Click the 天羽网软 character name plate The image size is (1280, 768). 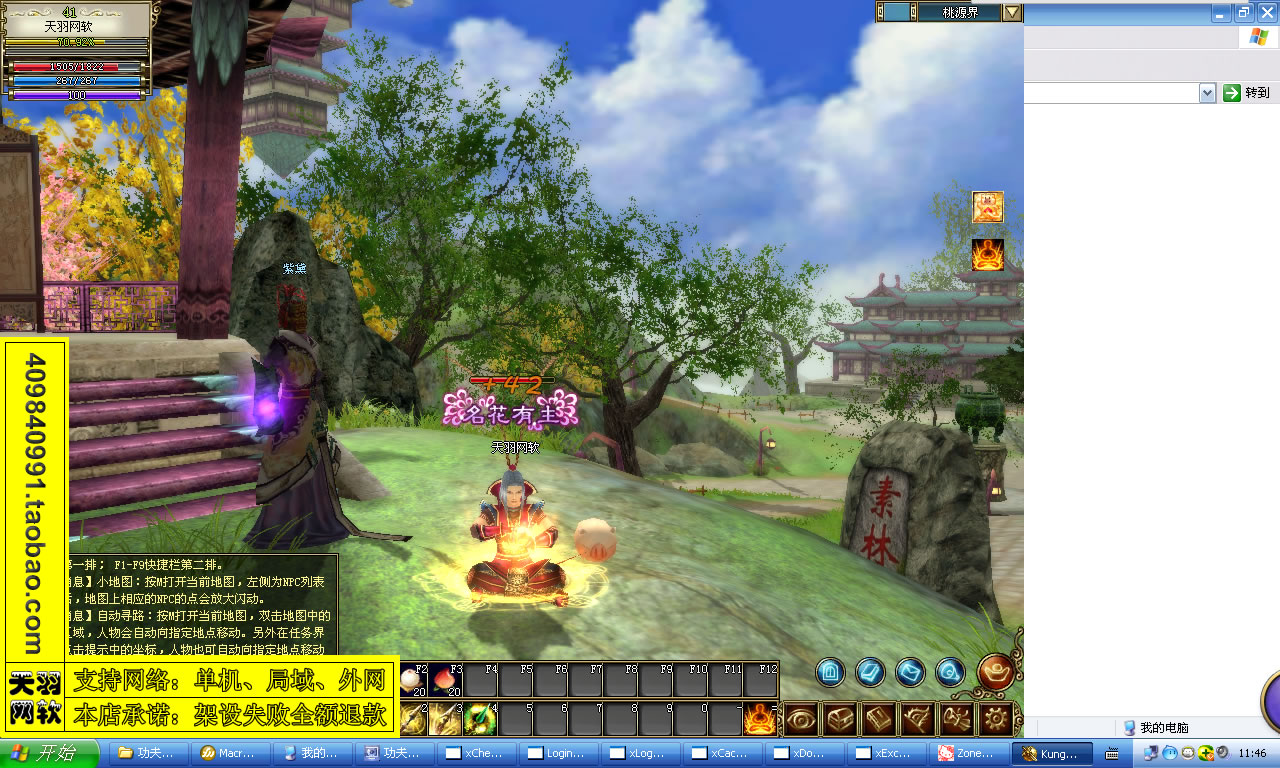click(78, 26)
